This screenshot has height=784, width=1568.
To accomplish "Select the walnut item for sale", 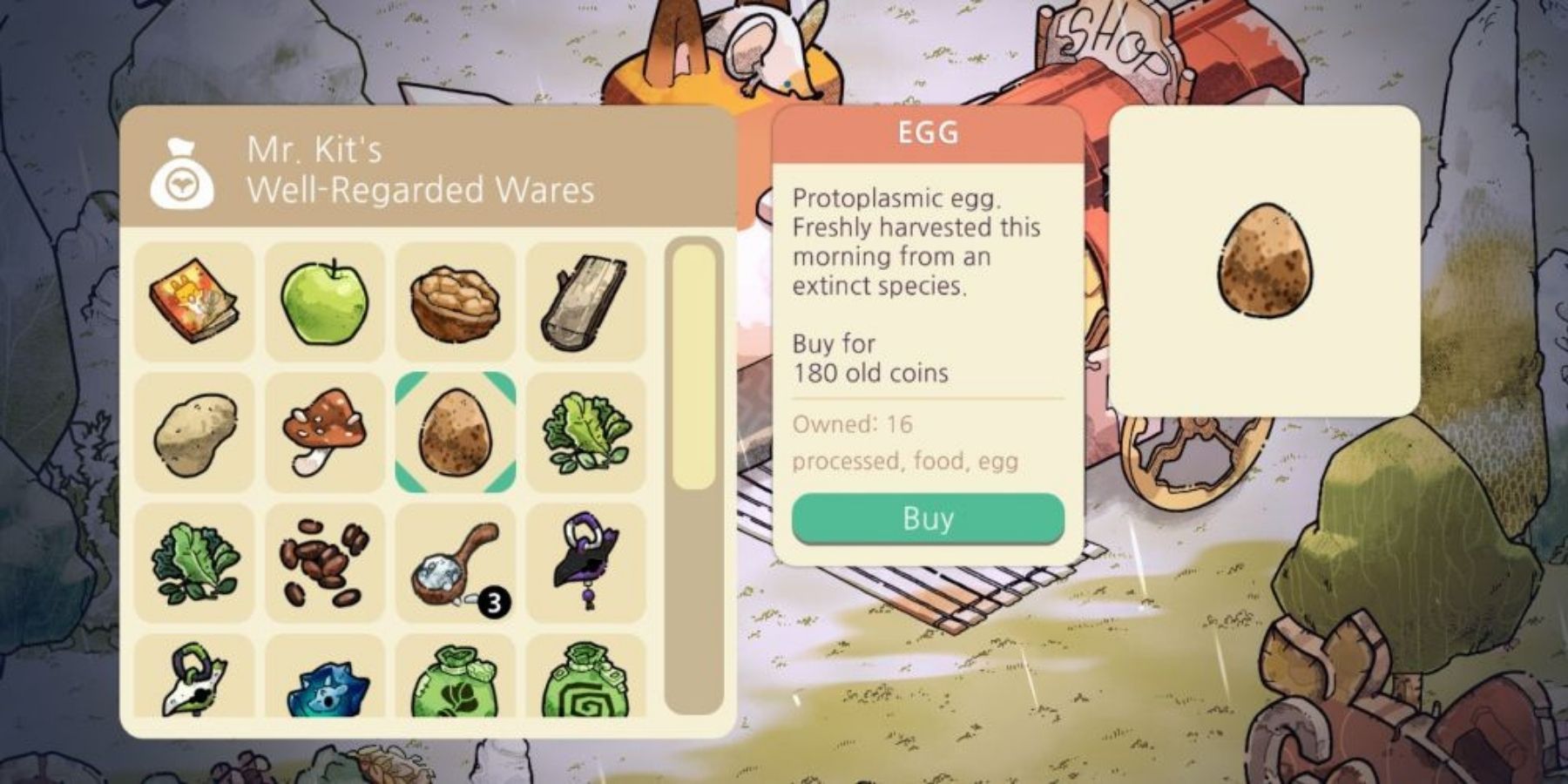I will coord(457,301).
